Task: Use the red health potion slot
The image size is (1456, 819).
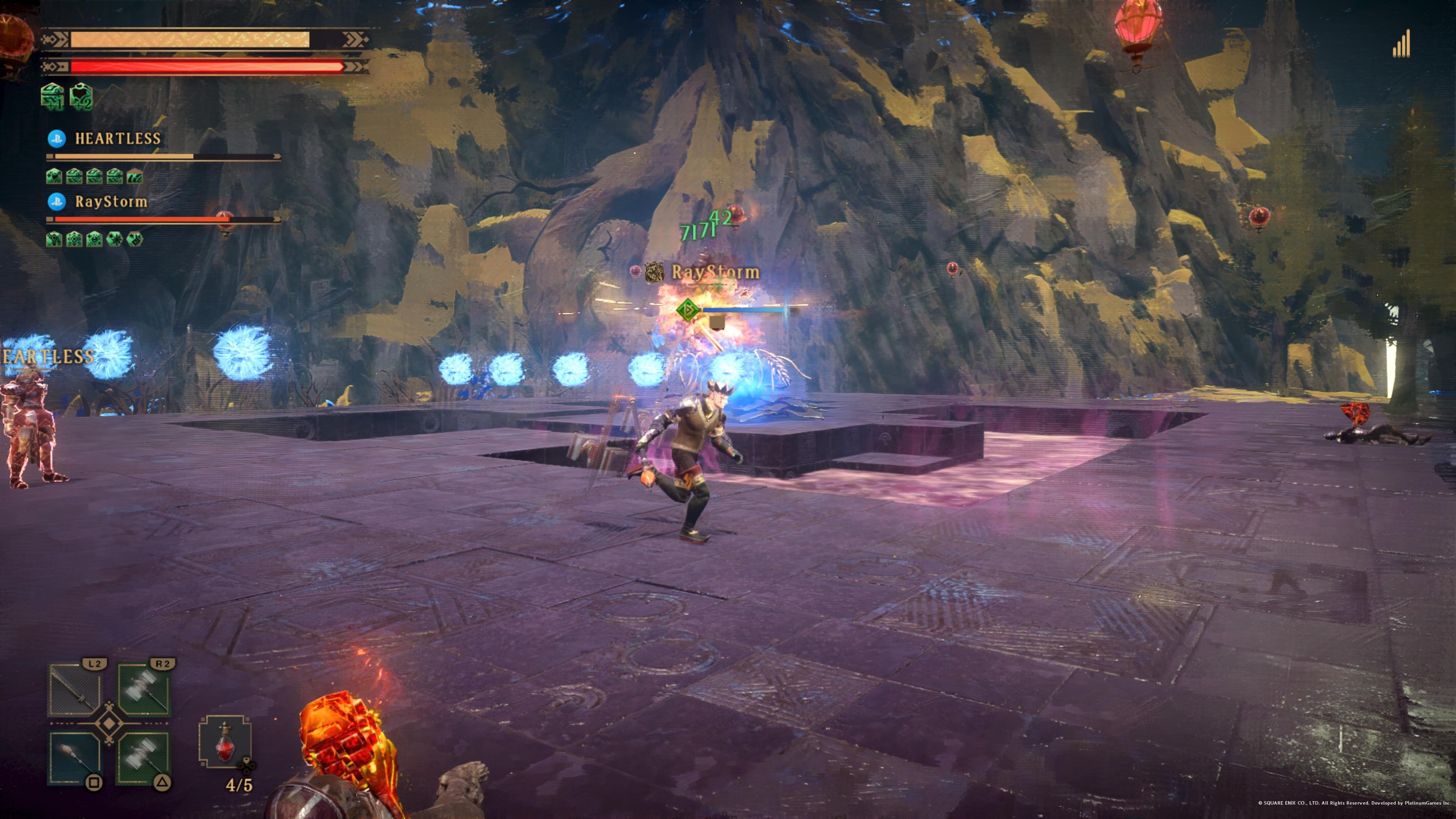Action: click(225, 742)
